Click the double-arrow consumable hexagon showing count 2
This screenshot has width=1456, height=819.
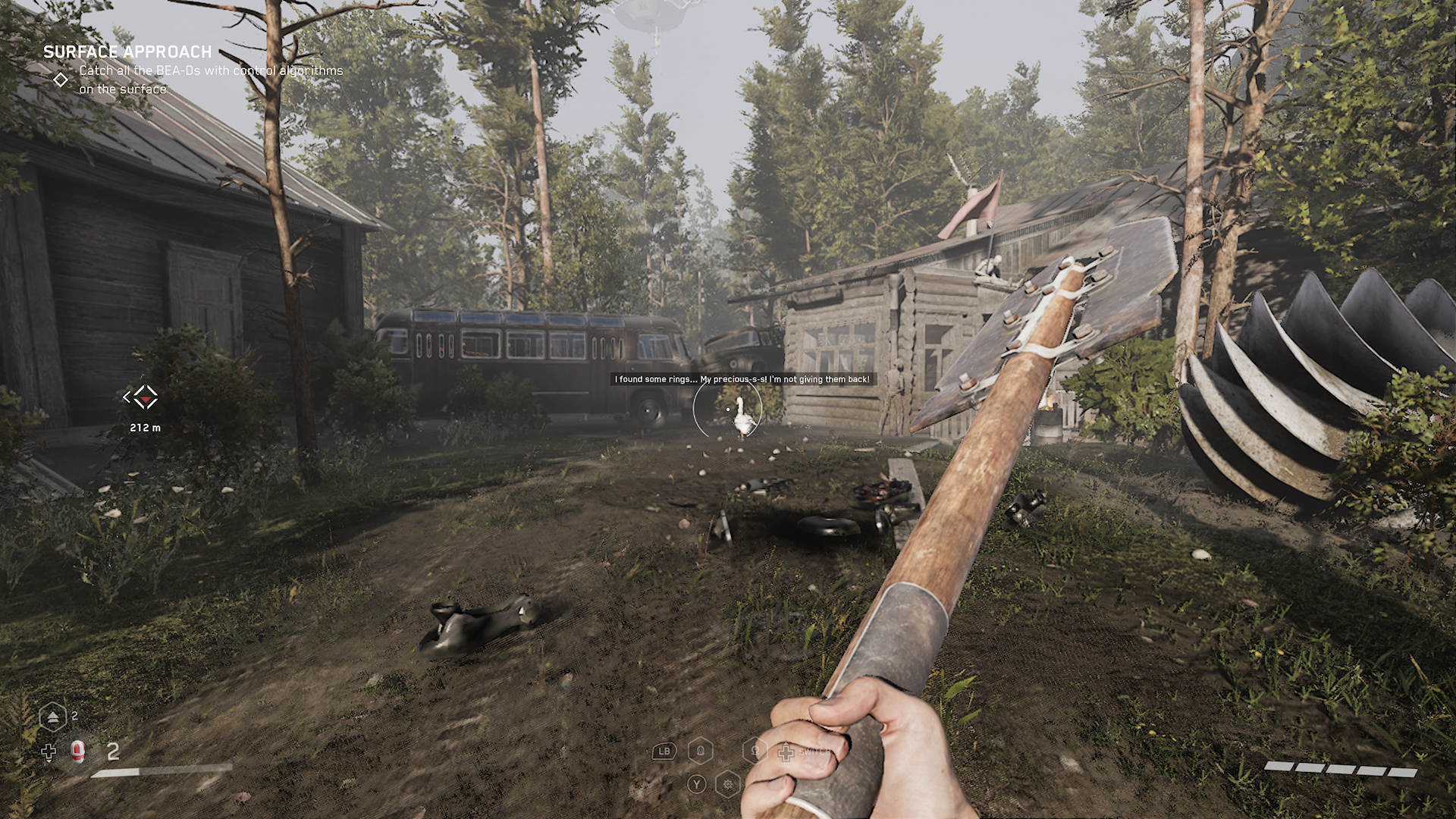[x=53, y=716]
